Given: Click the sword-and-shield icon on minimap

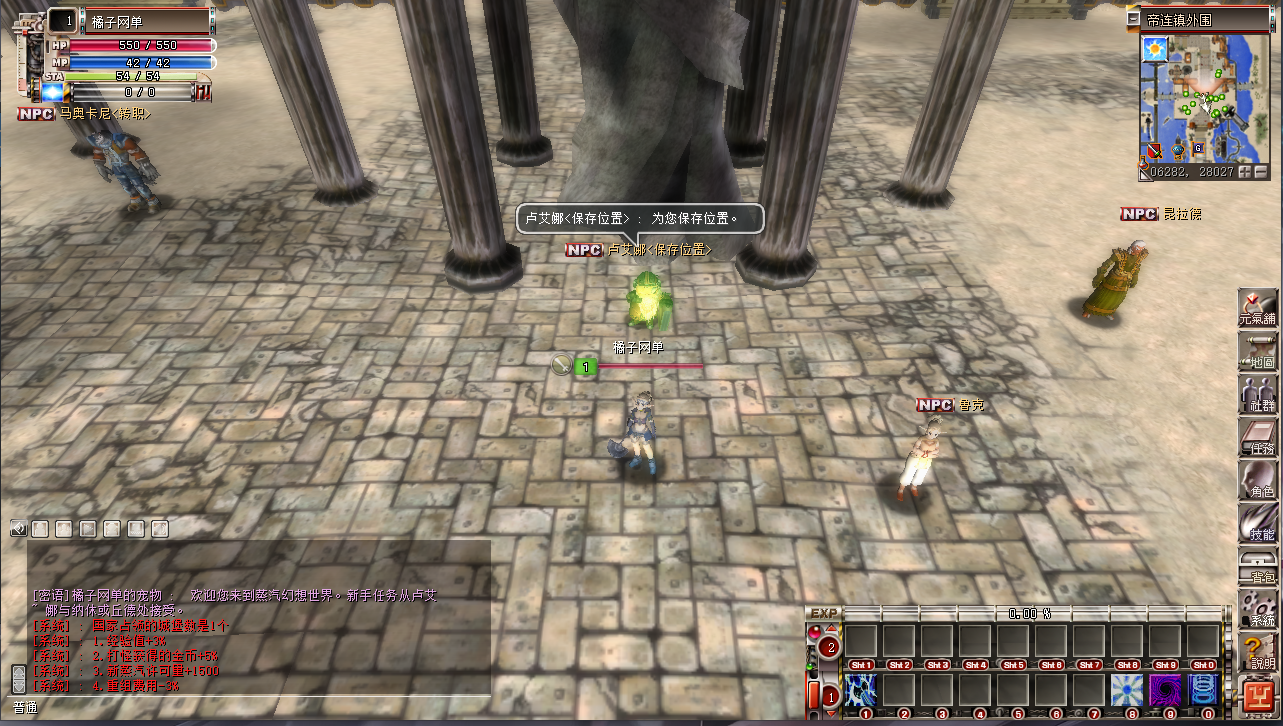Looking at the screenshot, I should pyautogui.click(x=1155, y=151).
